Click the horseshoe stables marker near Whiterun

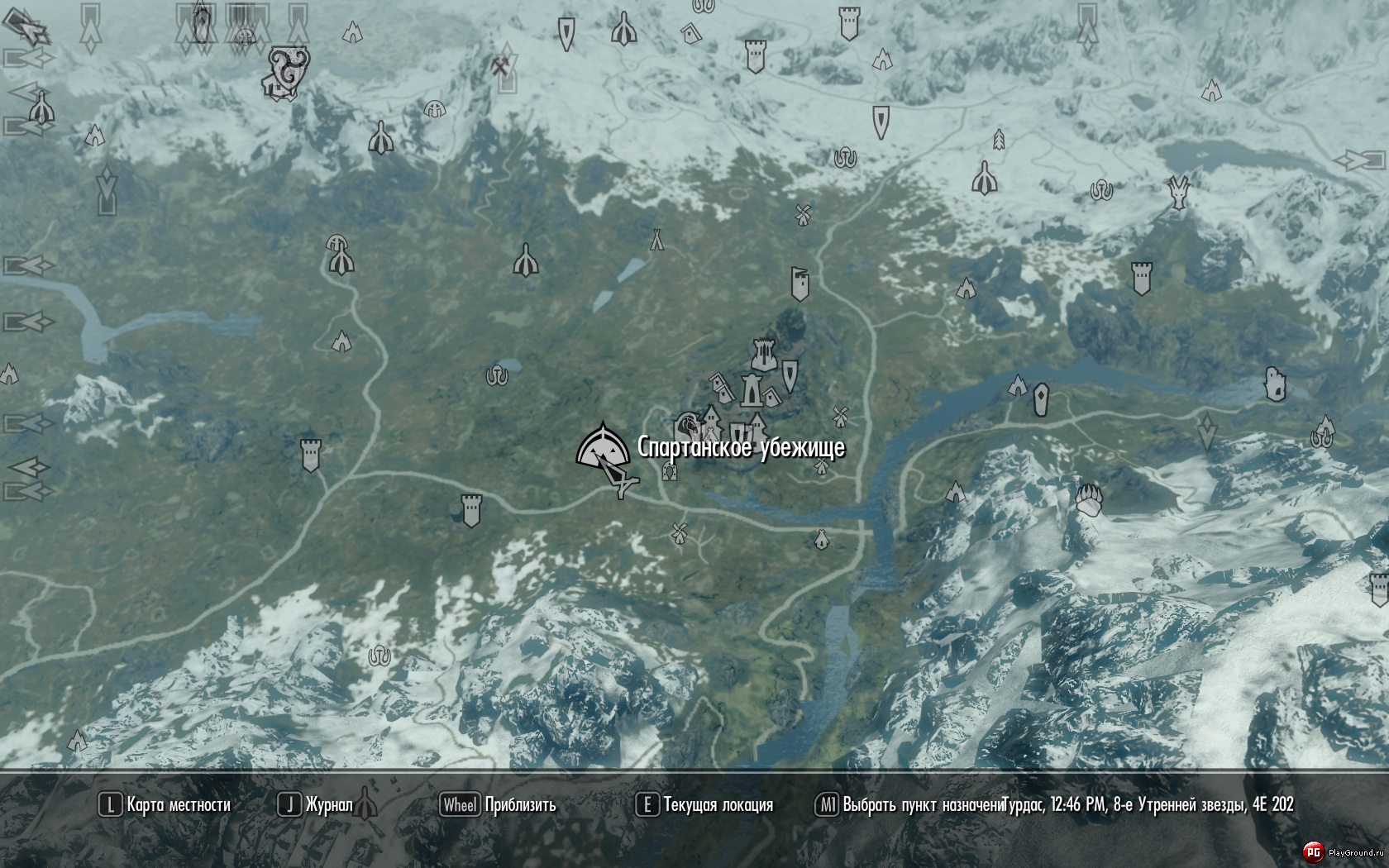pos(670,472)
